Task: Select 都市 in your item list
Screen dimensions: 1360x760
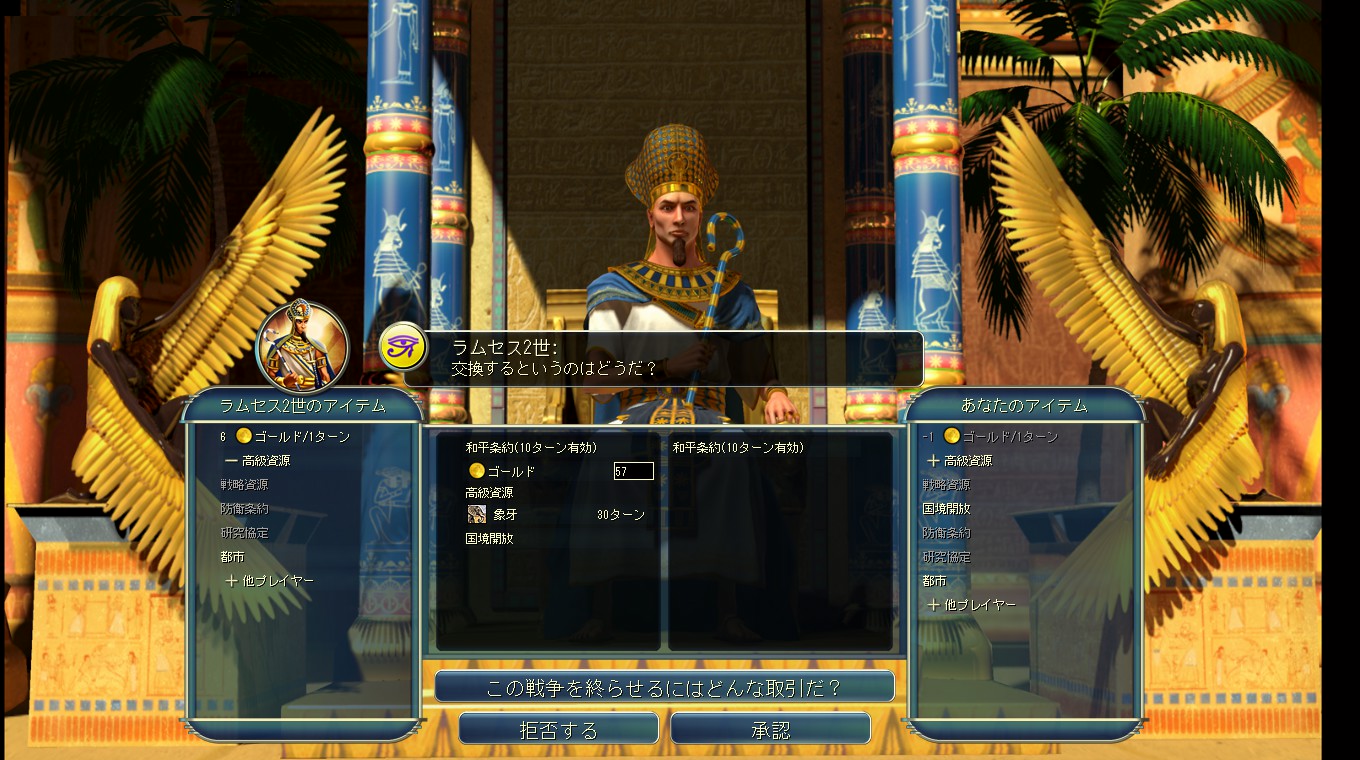Action: pos(934,581)
